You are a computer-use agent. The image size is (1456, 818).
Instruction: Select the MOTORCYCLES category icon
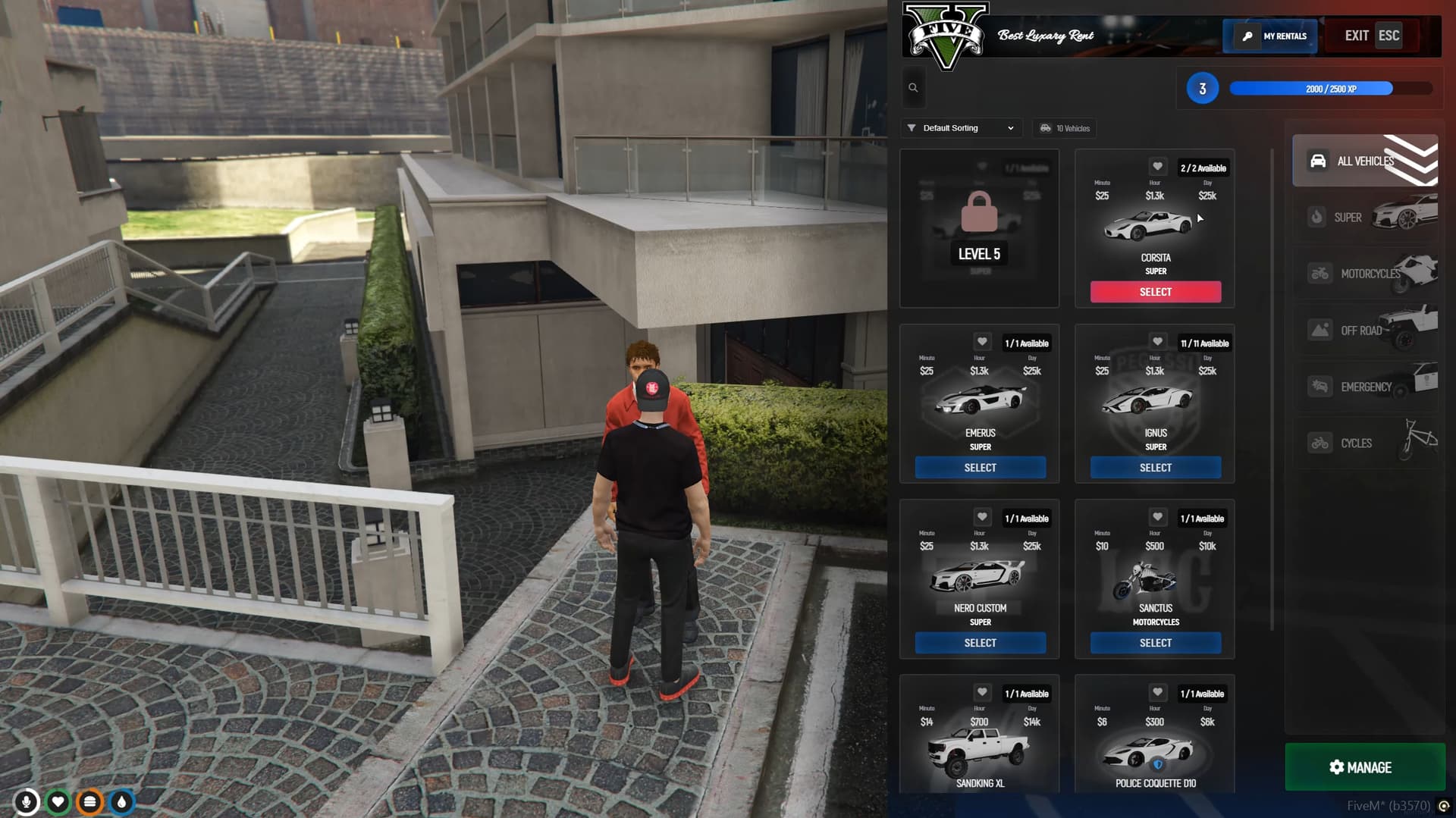[1319, 274]
